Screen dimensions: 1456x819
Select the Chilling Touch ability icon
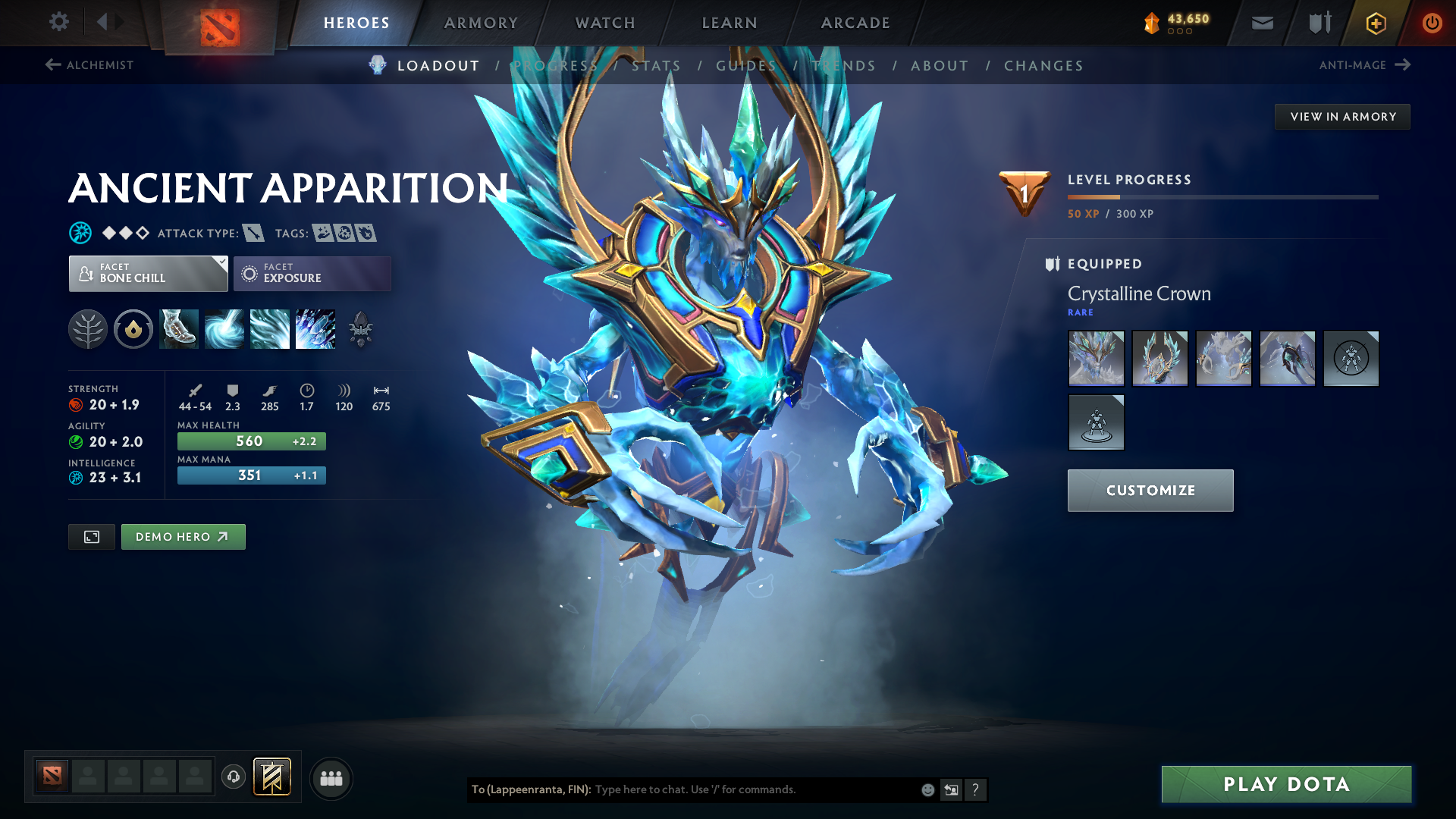[269, 329]
